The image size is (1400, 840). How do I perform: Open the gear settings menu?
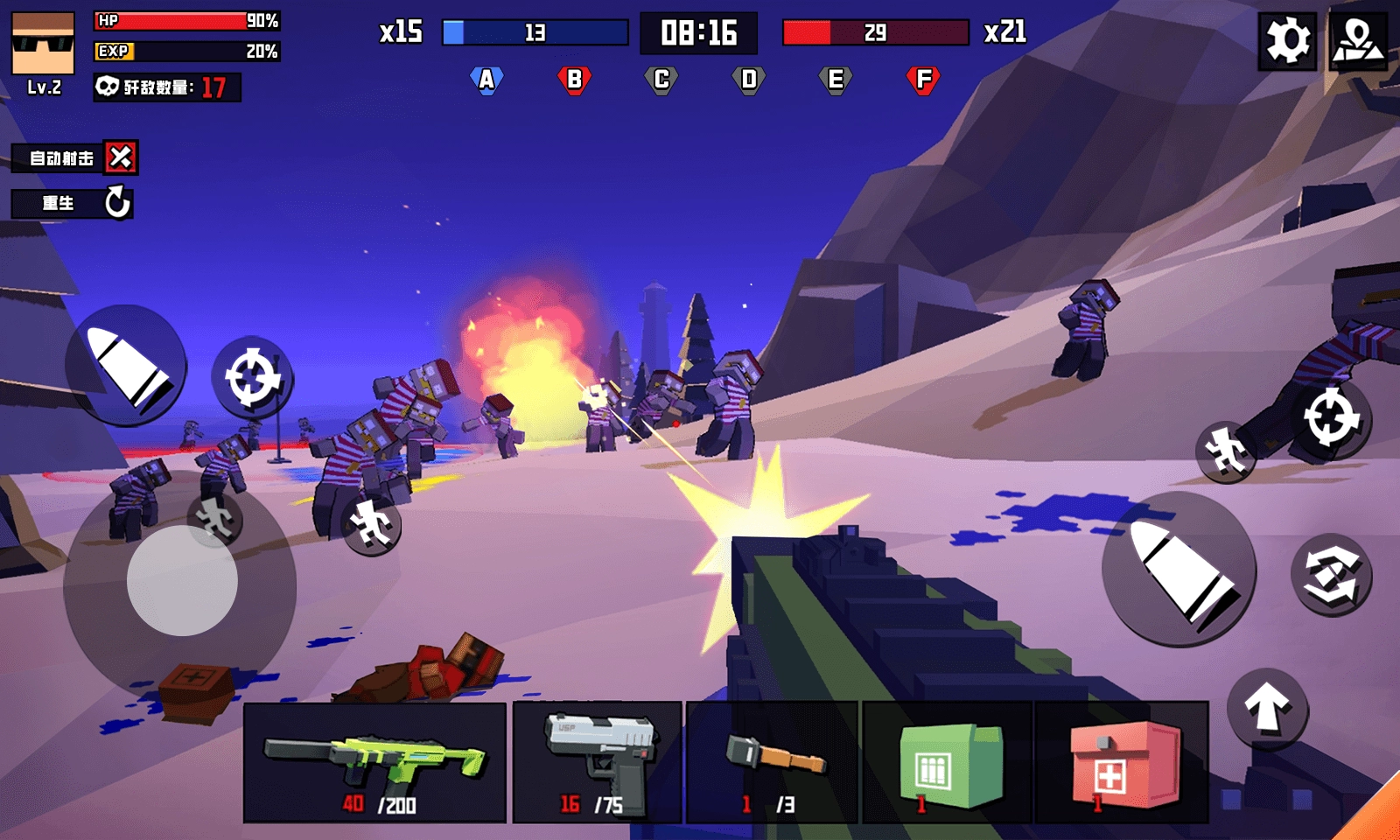[x=1287, y=40]
